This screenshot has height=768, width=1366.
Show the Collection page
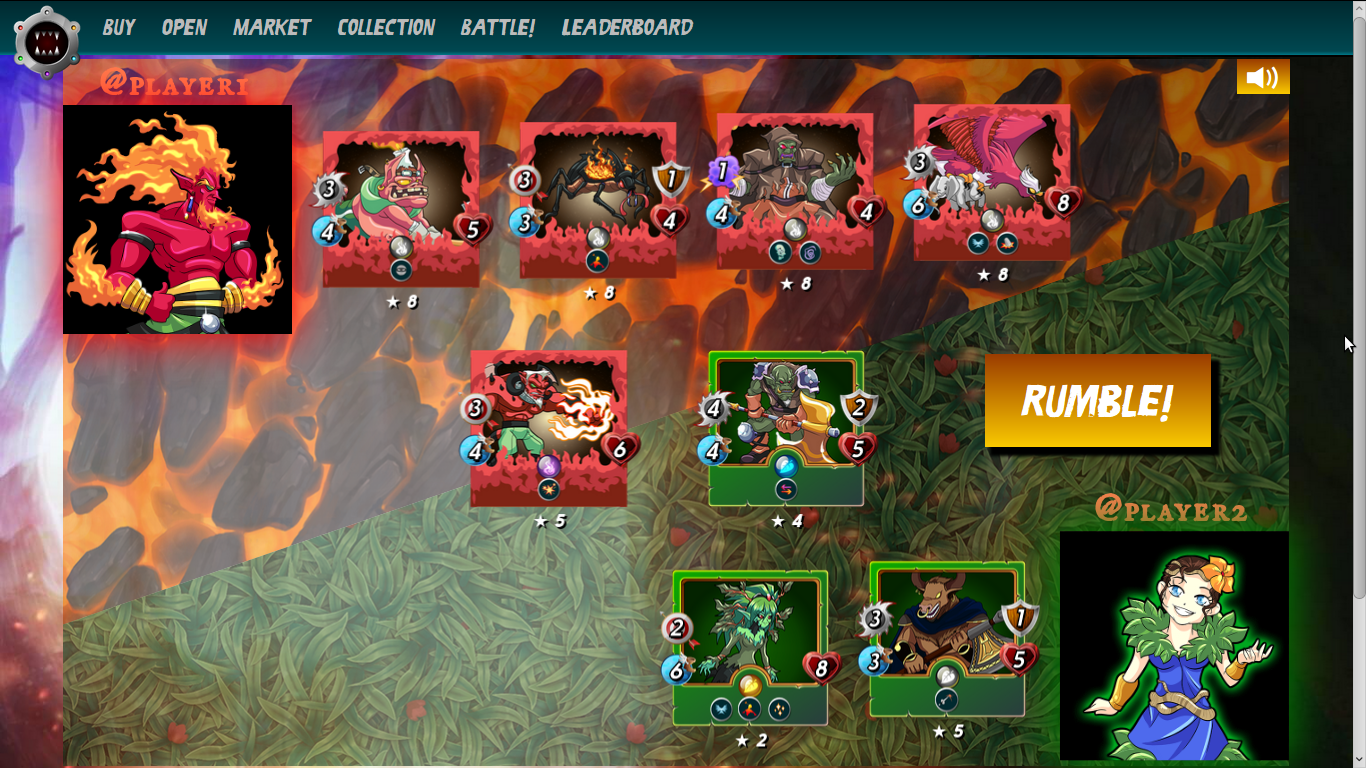point(386,28)
